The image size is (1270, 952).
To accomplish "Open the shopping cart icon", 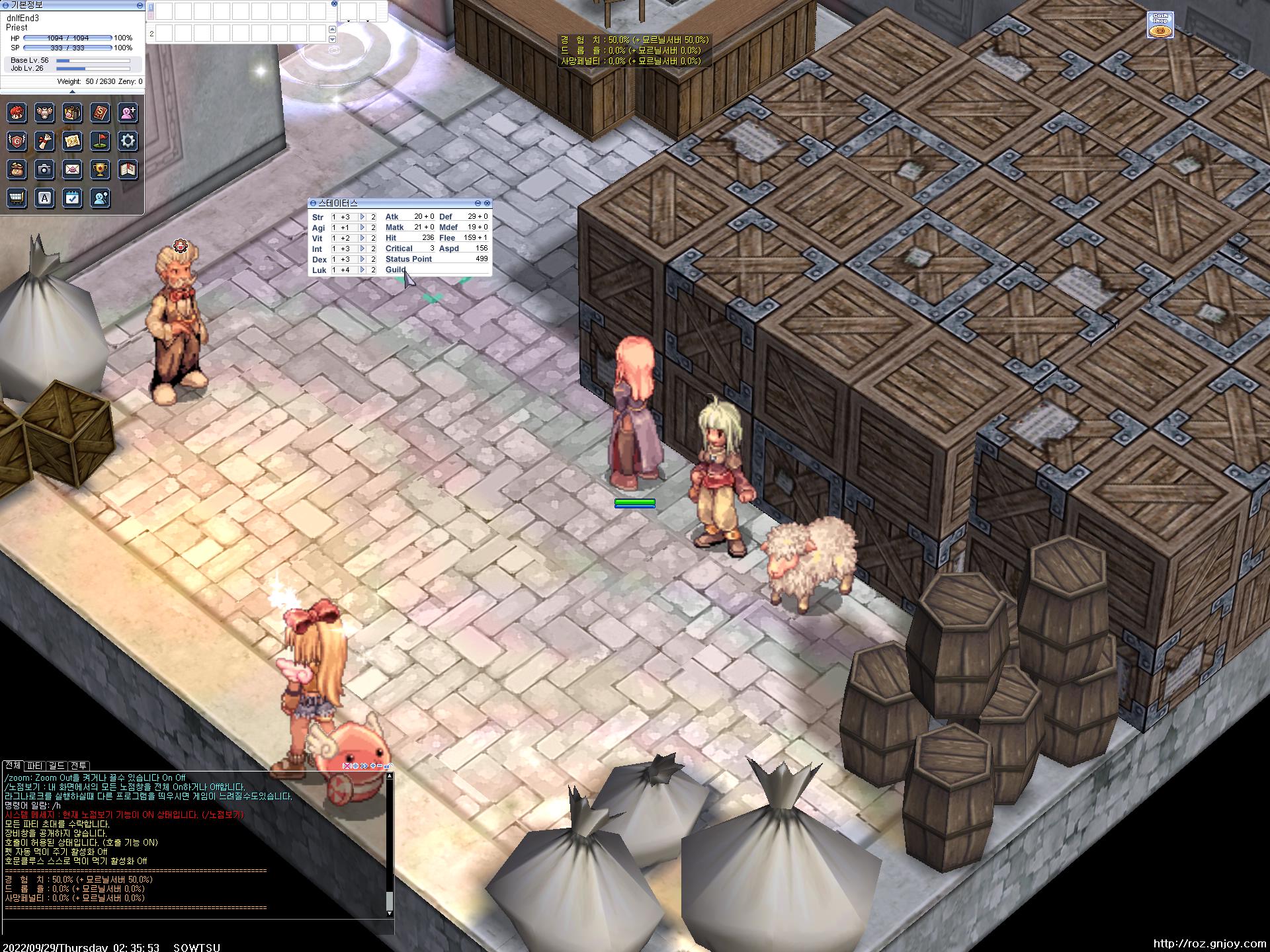I will coord(17,198).
